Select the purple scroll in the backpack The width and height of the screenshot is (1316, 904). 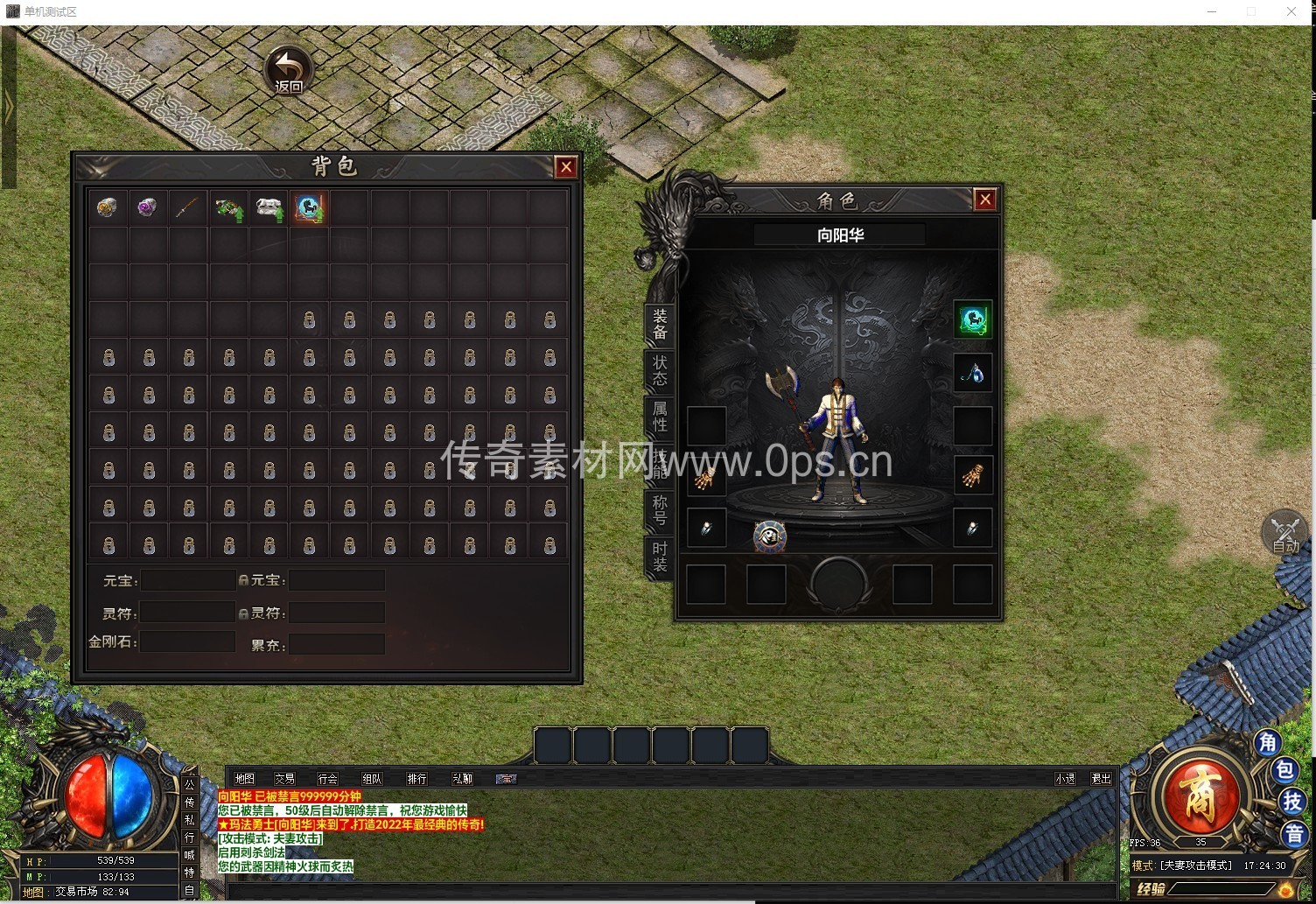click(x=148, y=208)
